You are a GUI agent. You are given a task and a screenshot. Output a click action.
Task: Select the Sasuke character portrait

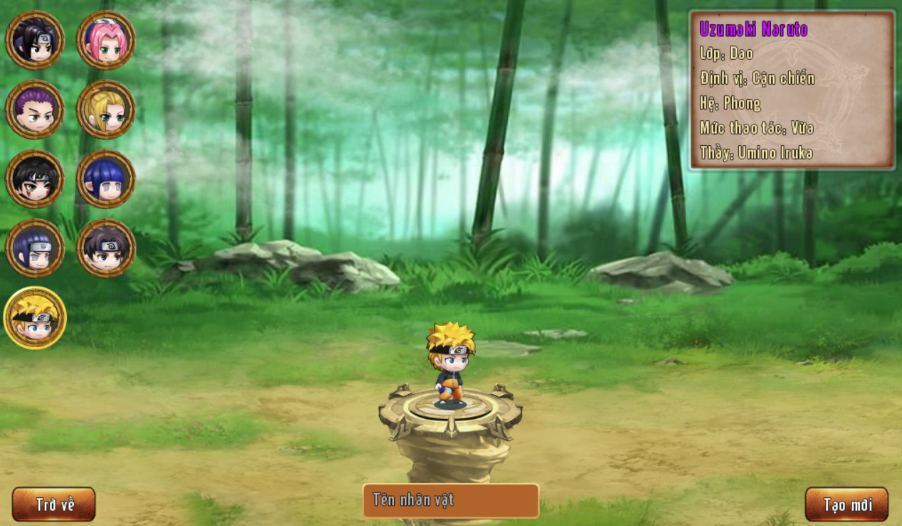[x=35, y=40]
